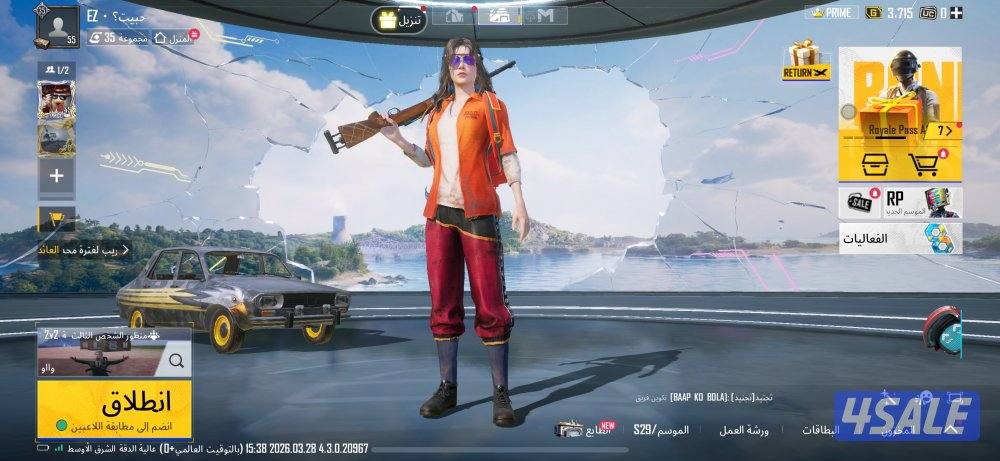Open the Royale Pass banner
This screenshot has width=1000, height=461.
point(899,95)
